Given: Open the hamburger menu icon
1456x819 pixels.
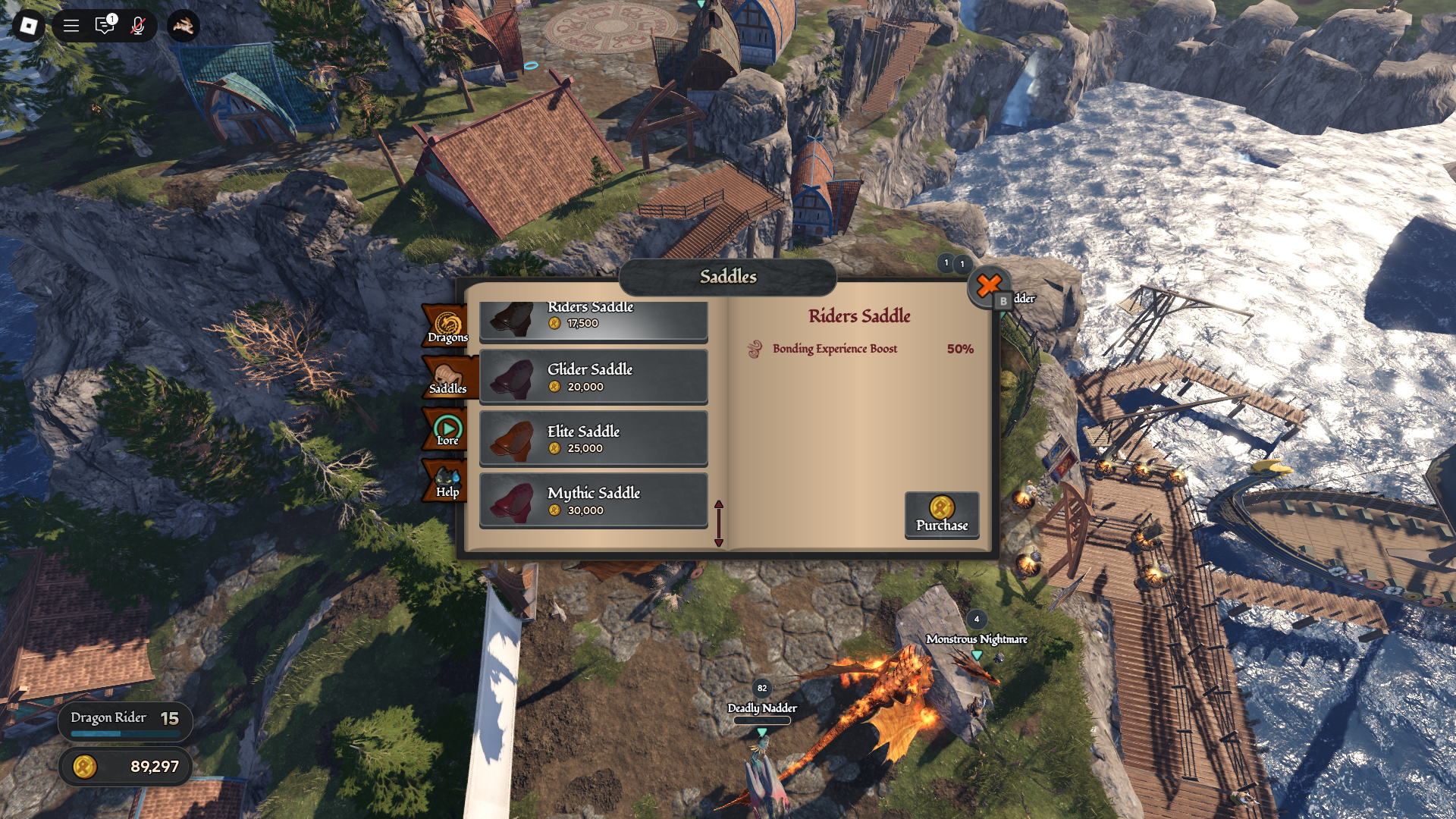Looking at the screenshot, I should tap(71, 27).
